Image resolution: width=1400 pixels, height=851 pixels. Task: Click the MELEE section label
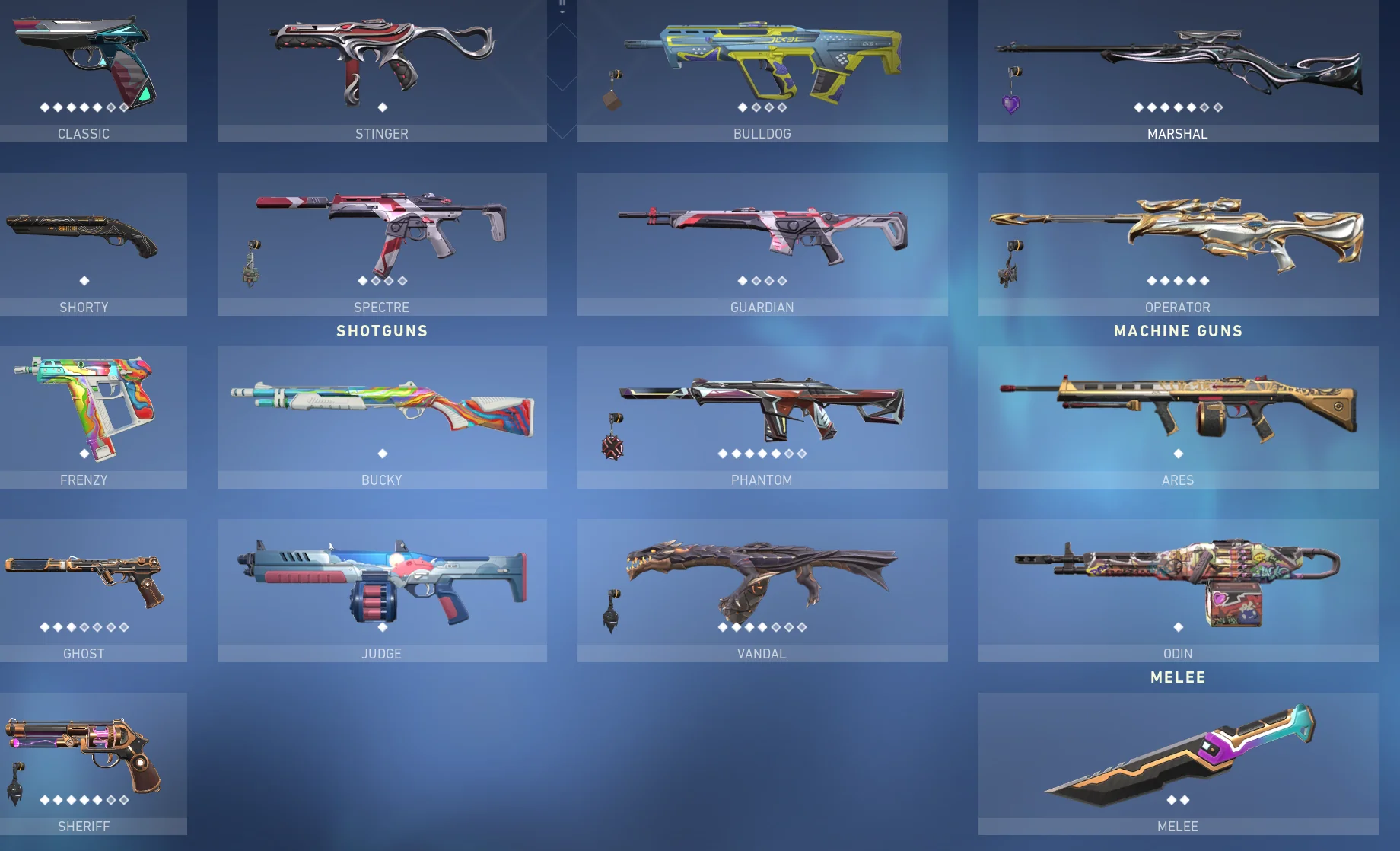(x=1178, y=676)
